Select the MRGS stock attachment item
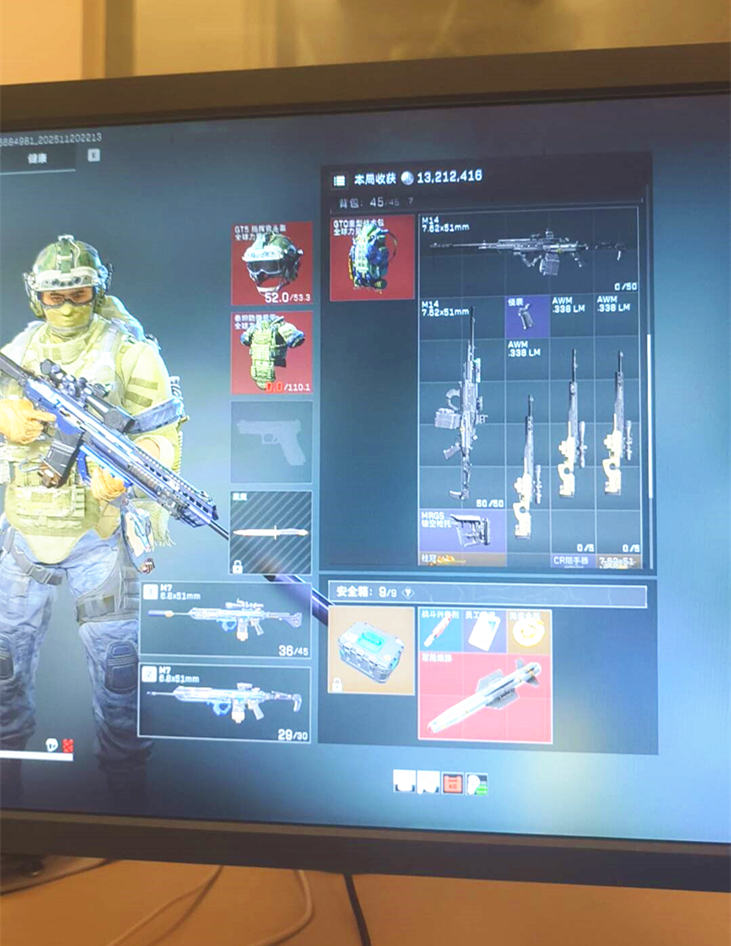The width and height of the screenshot is (731, 946). click(461, 530)
